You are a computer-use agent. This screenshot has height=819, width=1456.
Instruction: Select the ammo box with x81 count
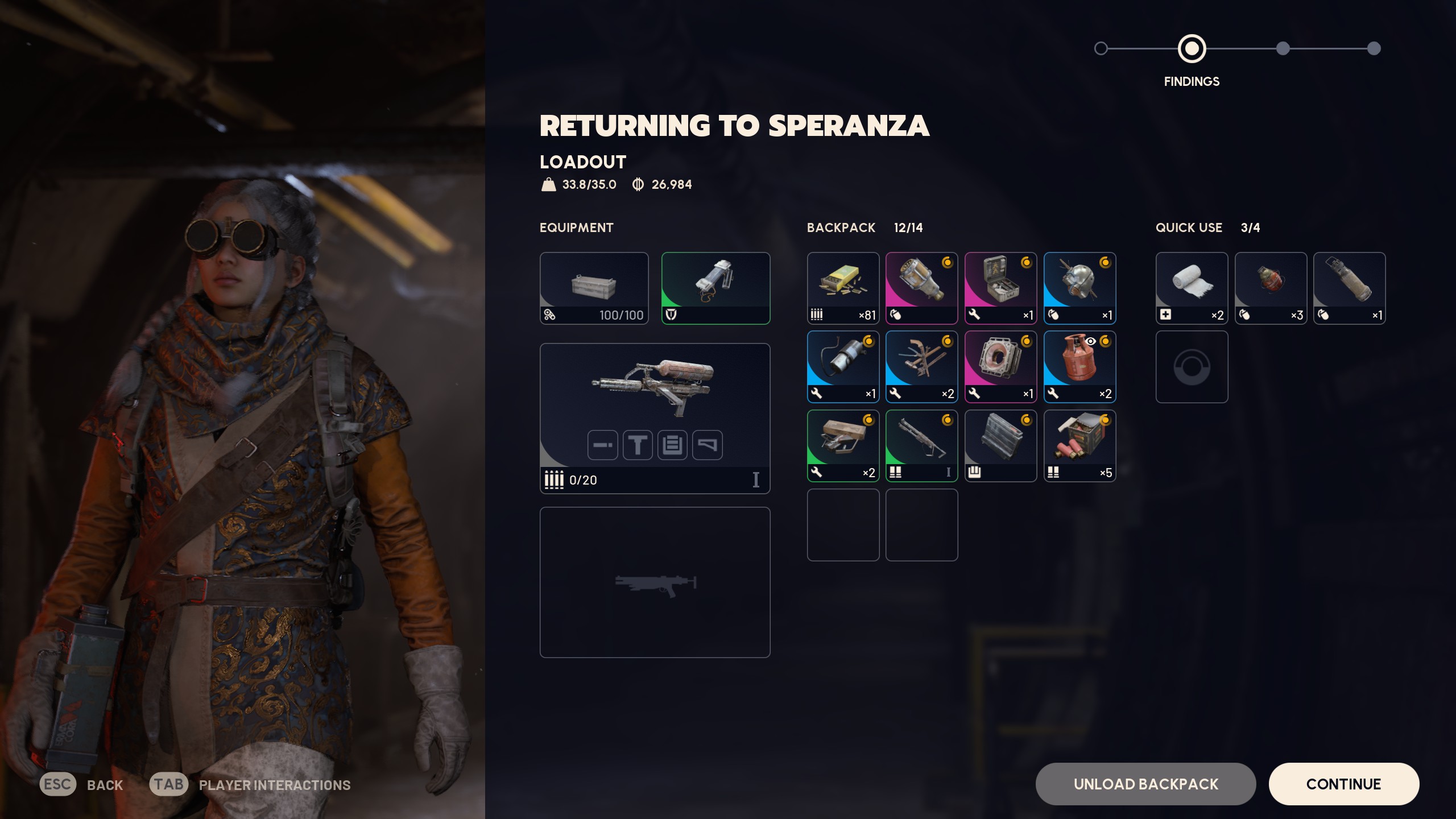pos(843,287)
